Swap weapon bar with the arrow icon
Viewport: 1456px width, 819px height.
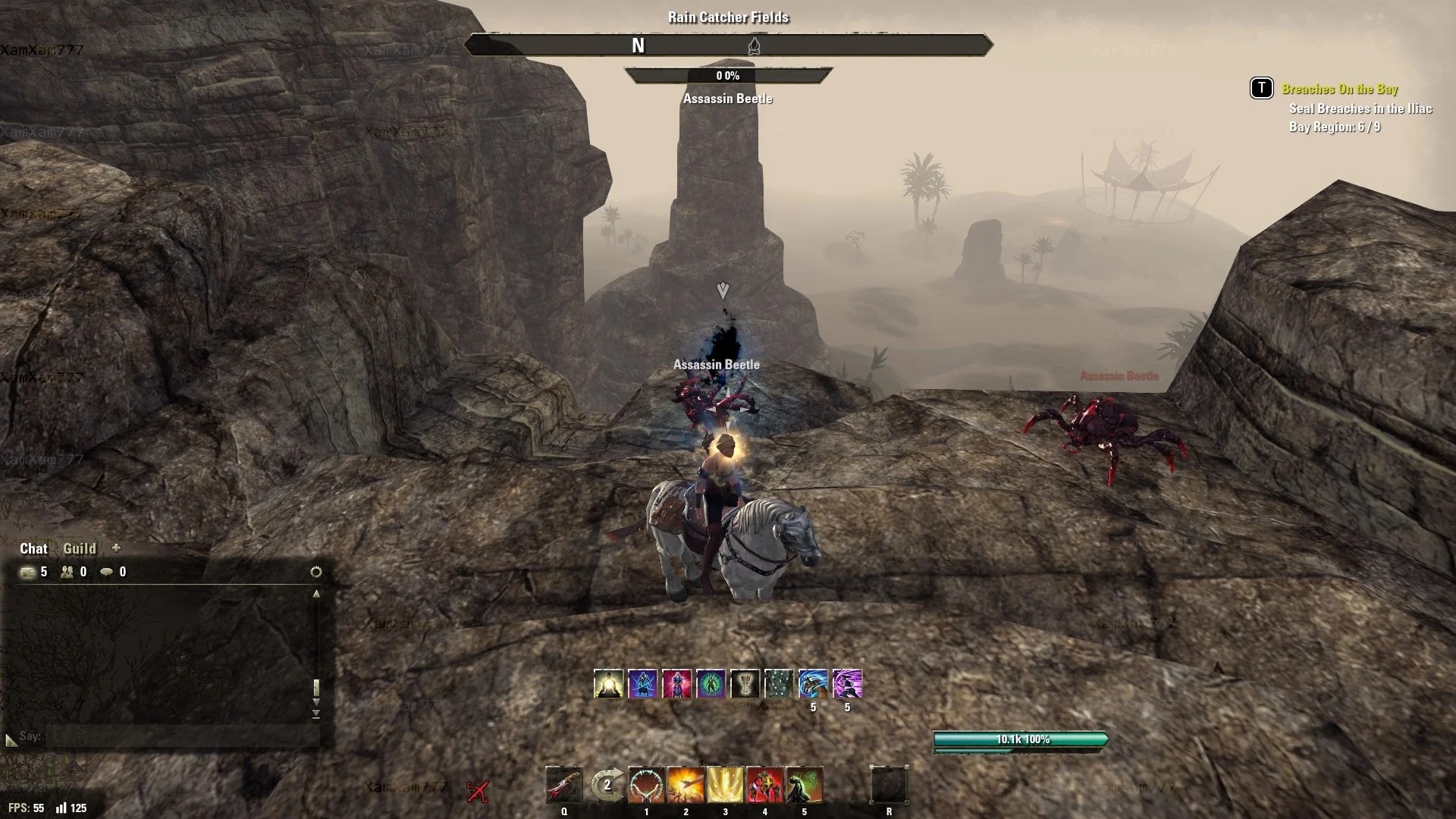(x=607, y=785)
